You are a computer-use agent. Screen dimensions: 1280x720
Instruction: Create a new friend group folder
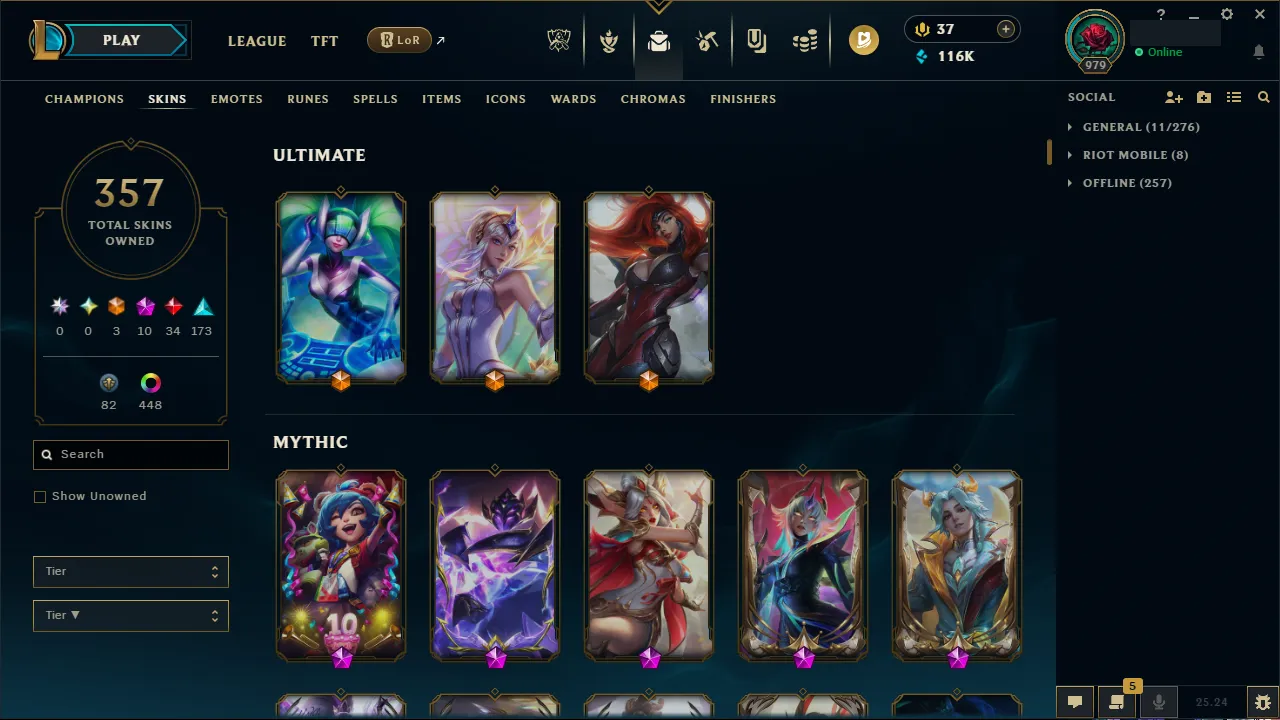point(1204,97)
